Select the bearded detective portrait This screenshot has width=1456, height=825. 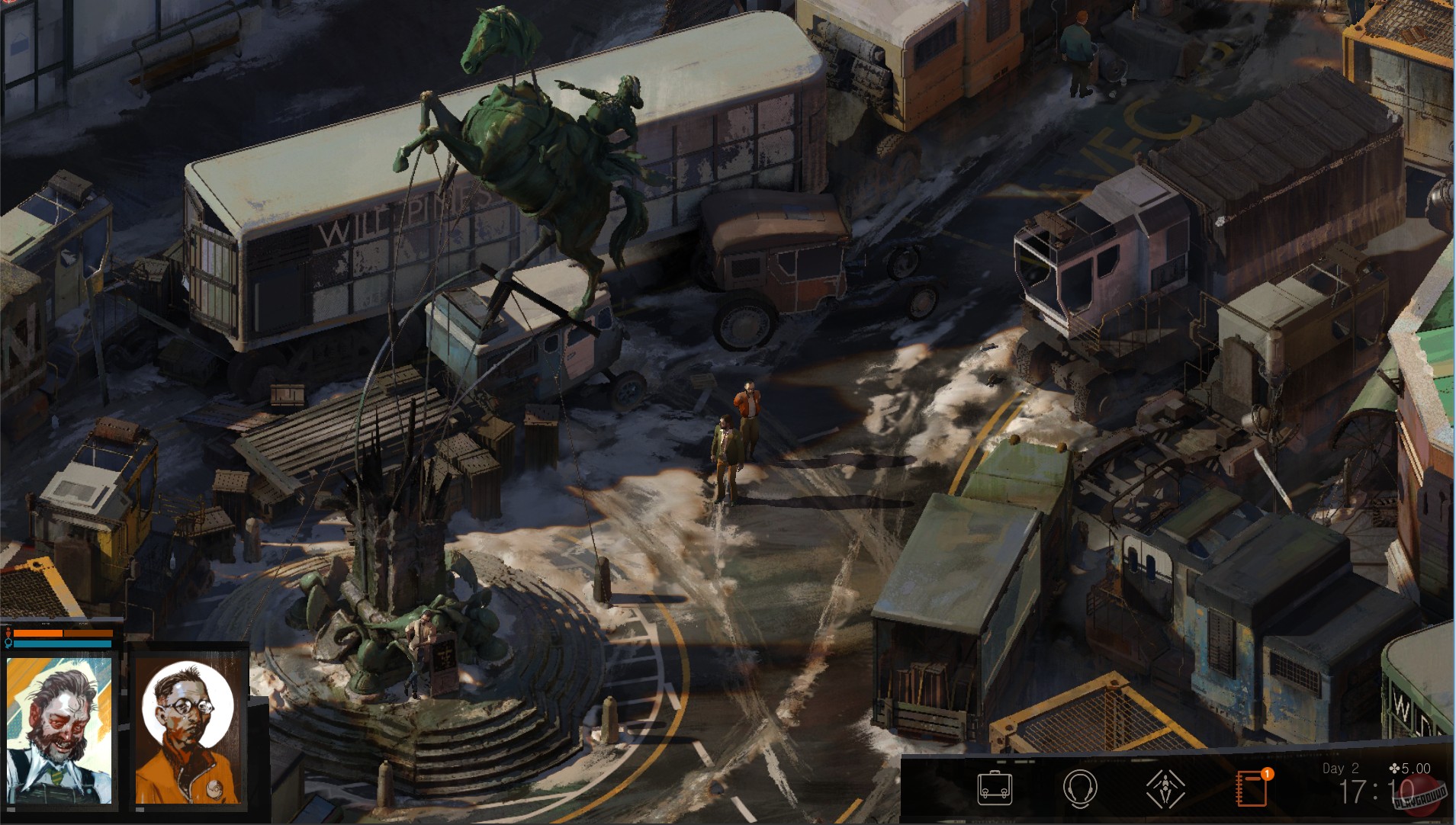click(x=59, y=730)
